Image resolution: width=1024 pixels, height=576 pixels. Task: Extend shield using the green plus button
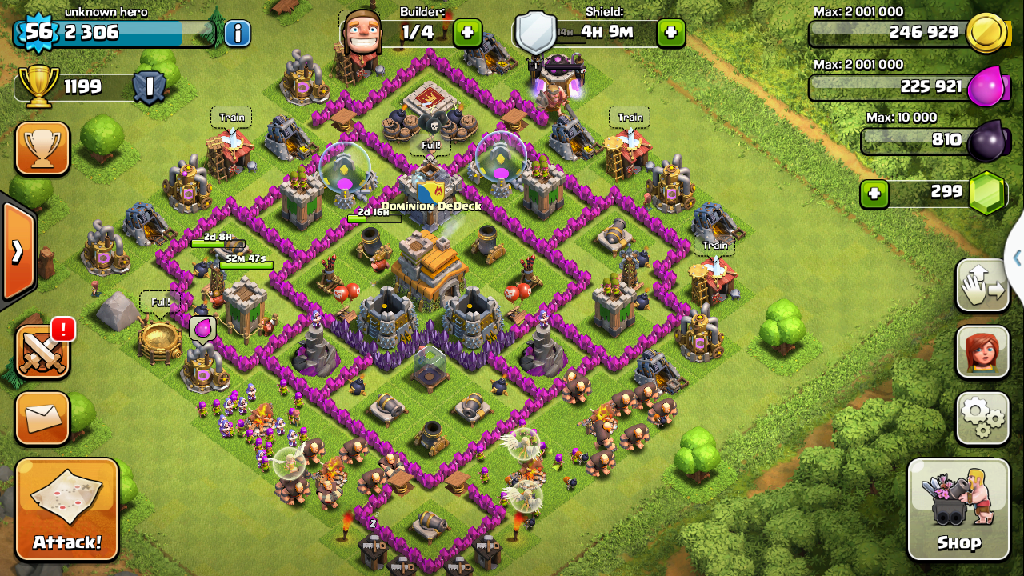click(x=671, y=33)
